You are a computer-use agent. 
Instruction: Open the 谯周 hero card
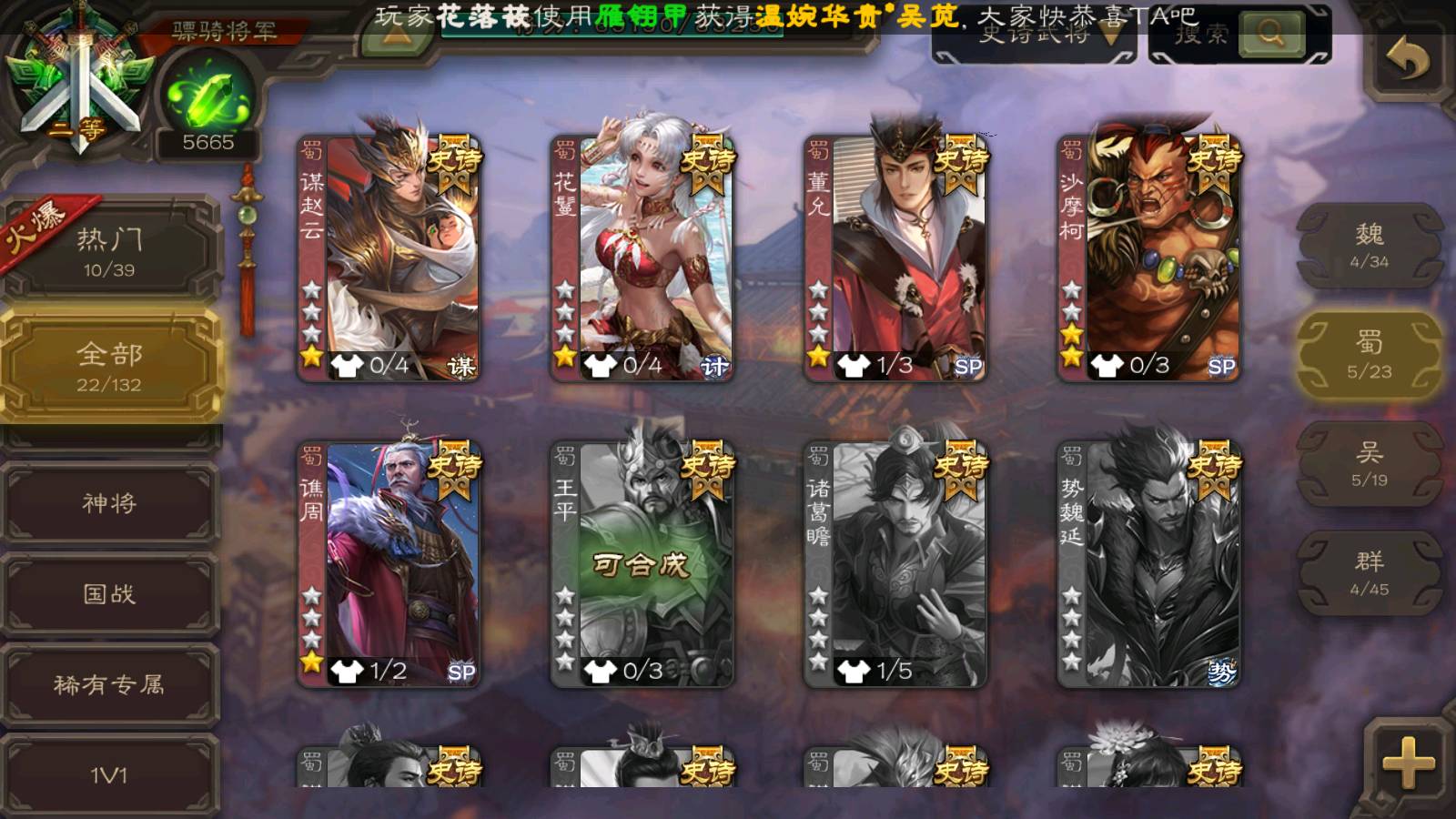[x=389, y=562]
